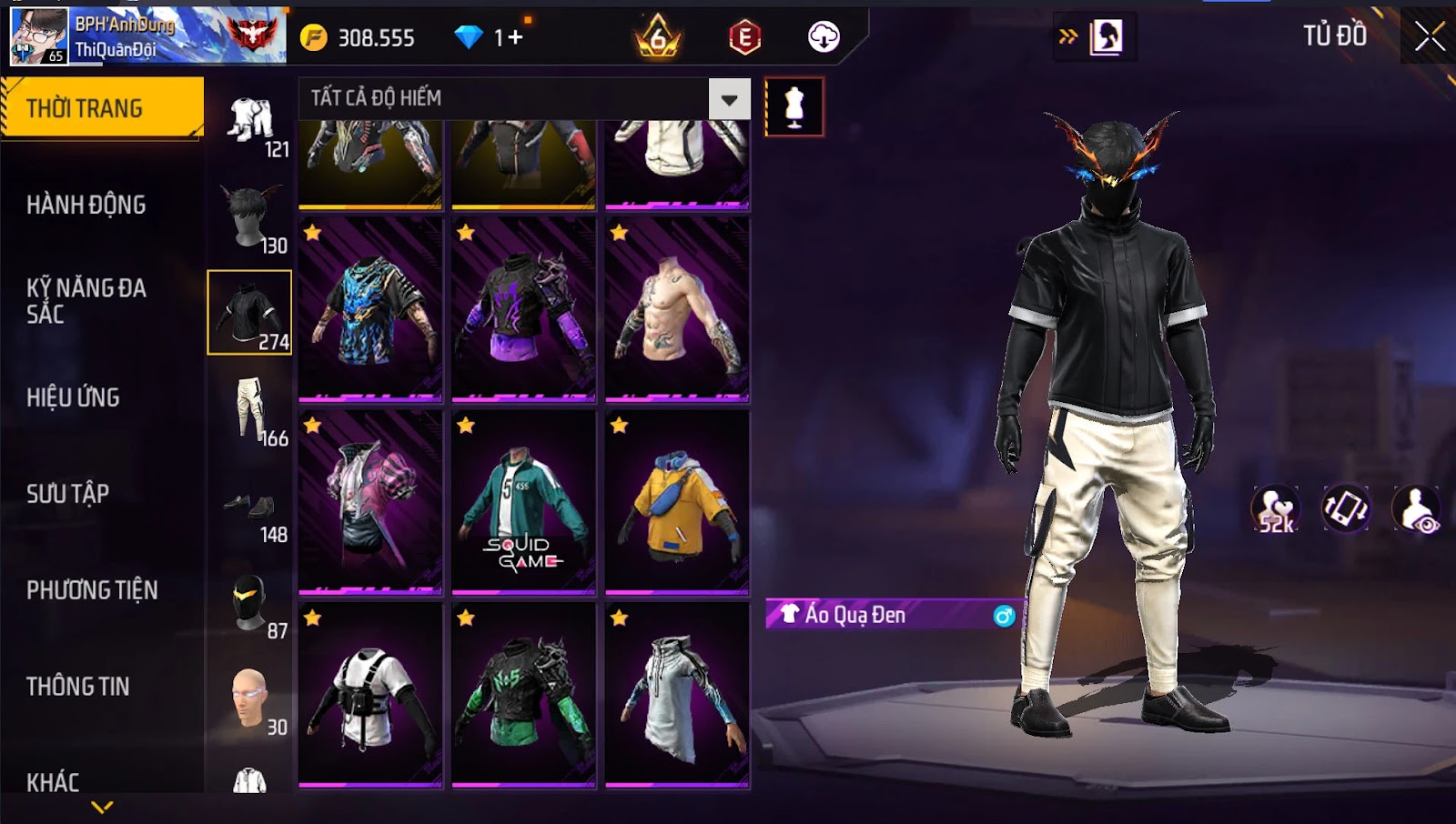Show the hair category with 130 items
This screenshot has height=824, width=1456.
pyautogui.click(x=250, y=218)
